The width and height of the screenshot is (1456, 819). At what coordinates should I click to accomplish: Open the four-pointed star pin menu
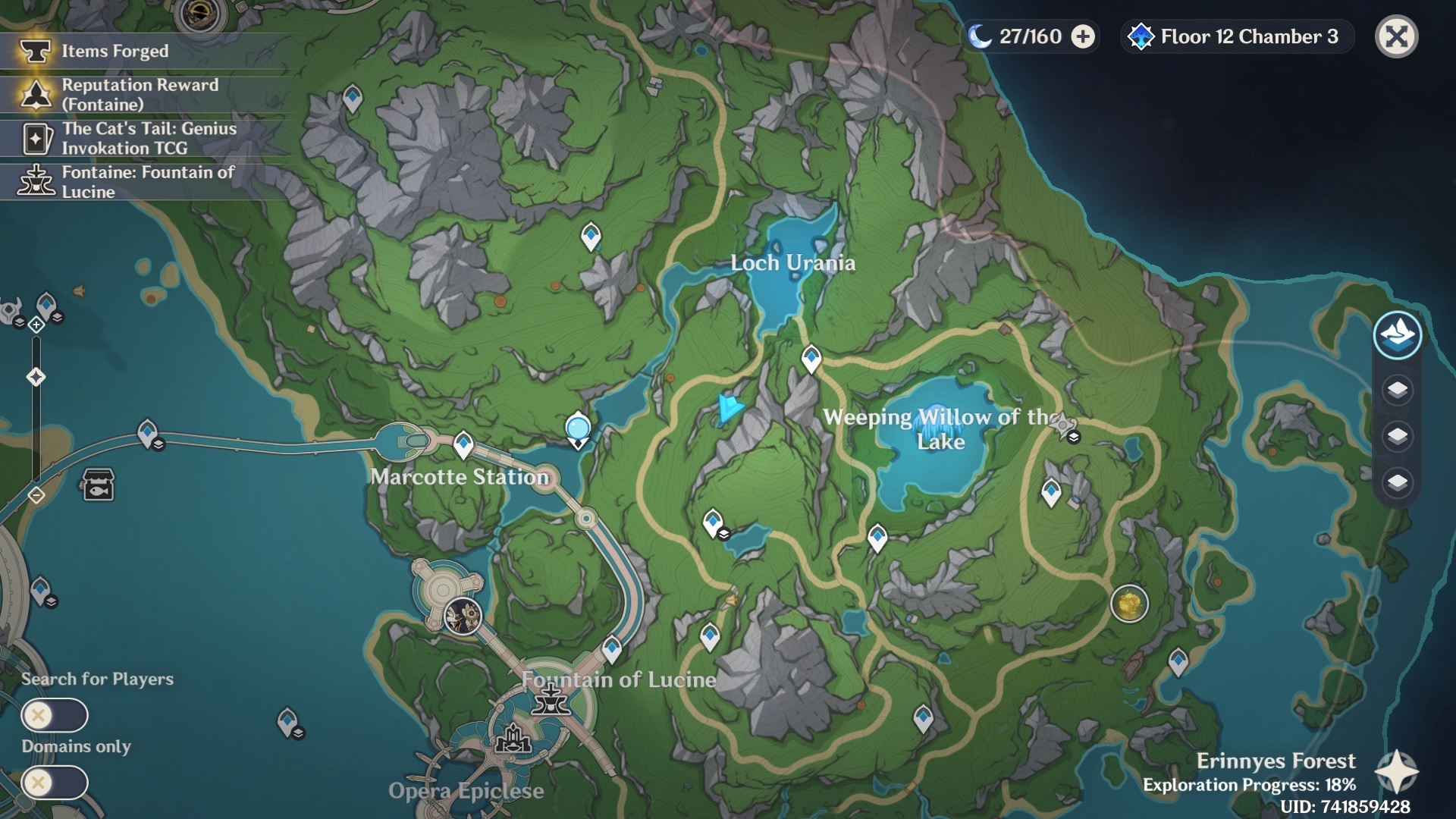click(x=1396, y=771)
